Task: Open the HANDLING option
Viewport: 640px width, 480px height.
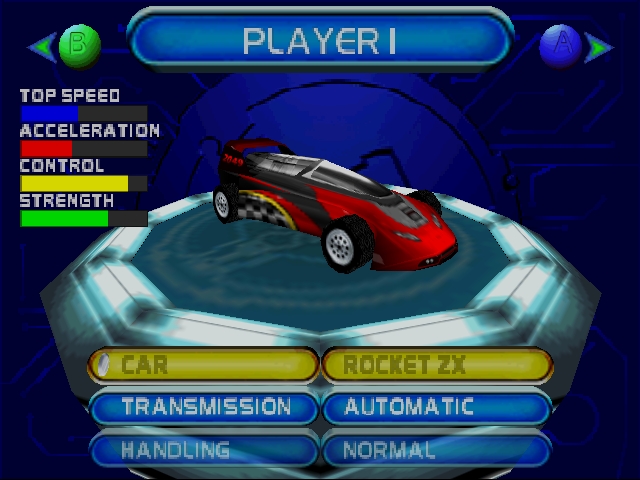Action: (x=204, y=449)
